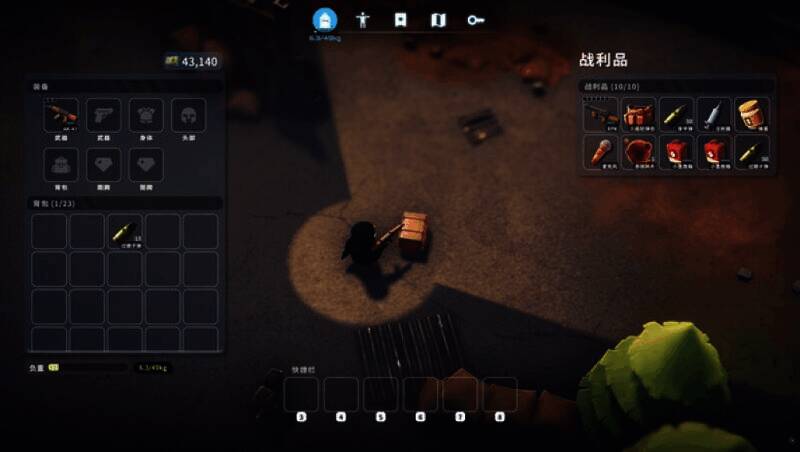Switch to the character figure tab
The height and width of the screenshot is (452, 800).
pos(363,19)
